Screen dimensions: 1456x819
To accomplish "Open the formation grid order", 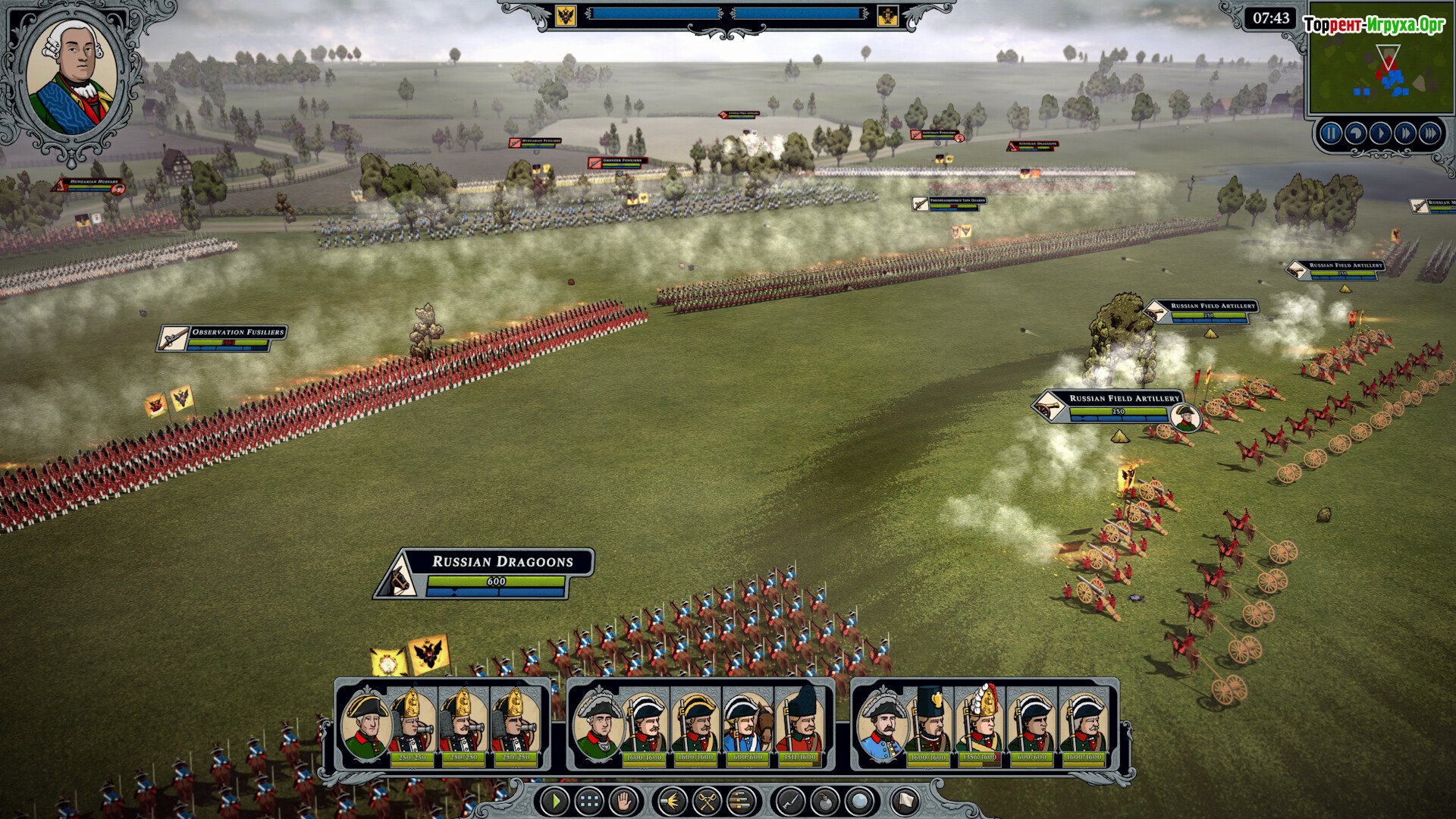I will click(x=589, y=801).
